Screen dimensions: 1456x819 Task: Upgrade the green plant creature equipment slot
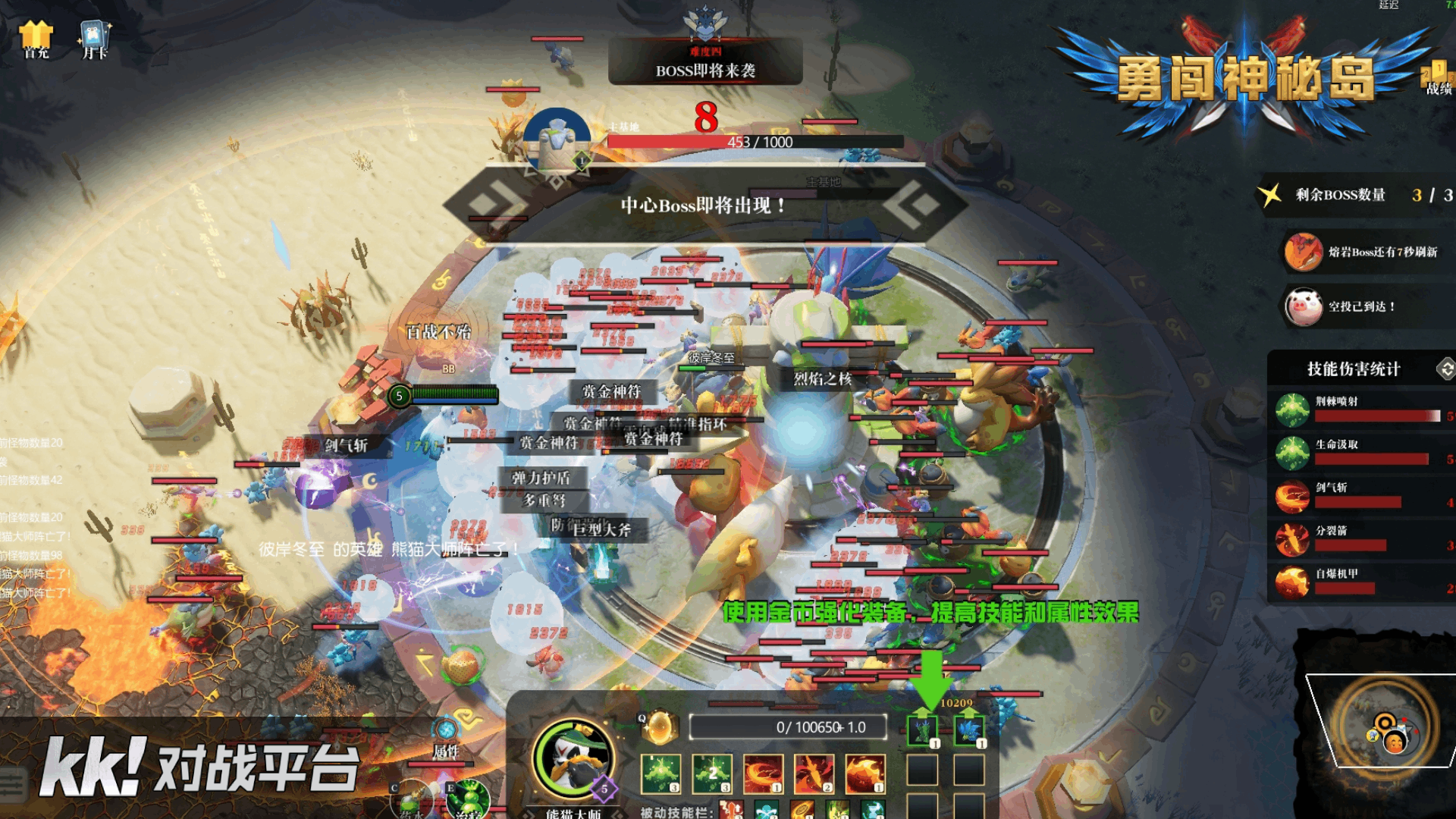[x=923, y=731]
